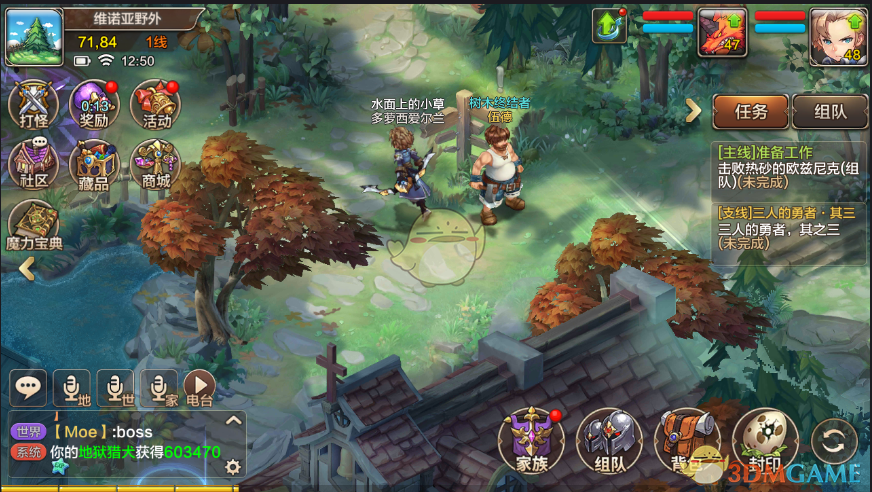The width and height of the screenshot is (872, 492).
Task: Select the 三人的勇者 side quest entry
Action: click(790, 229)
